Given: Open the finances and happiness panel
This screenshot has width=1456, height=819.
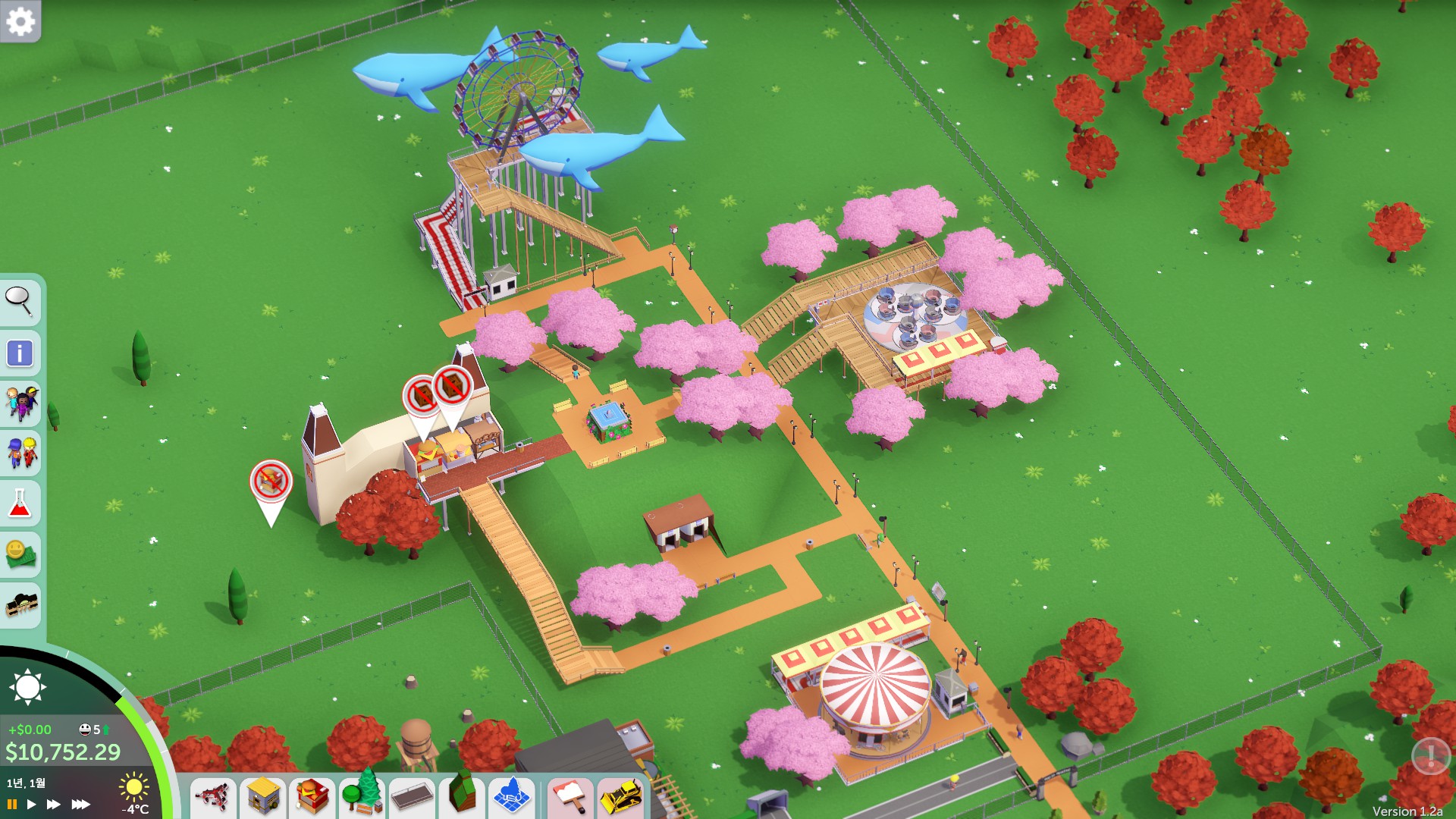Looking at the screenshot, I should pyautogui.click(x=20, y=554).
